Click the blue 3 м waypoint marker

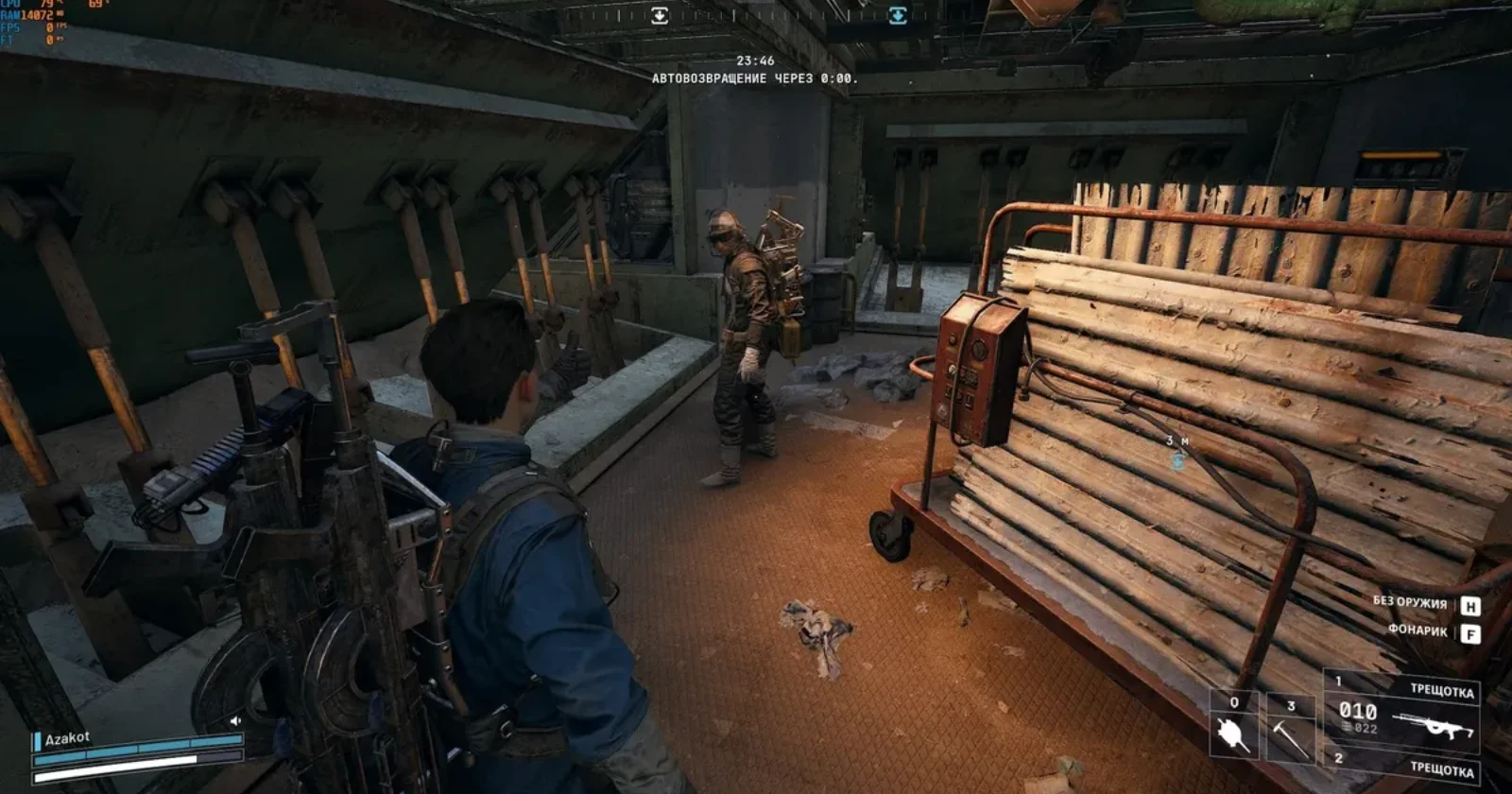pyautogui.click(x=1177, y=460)
